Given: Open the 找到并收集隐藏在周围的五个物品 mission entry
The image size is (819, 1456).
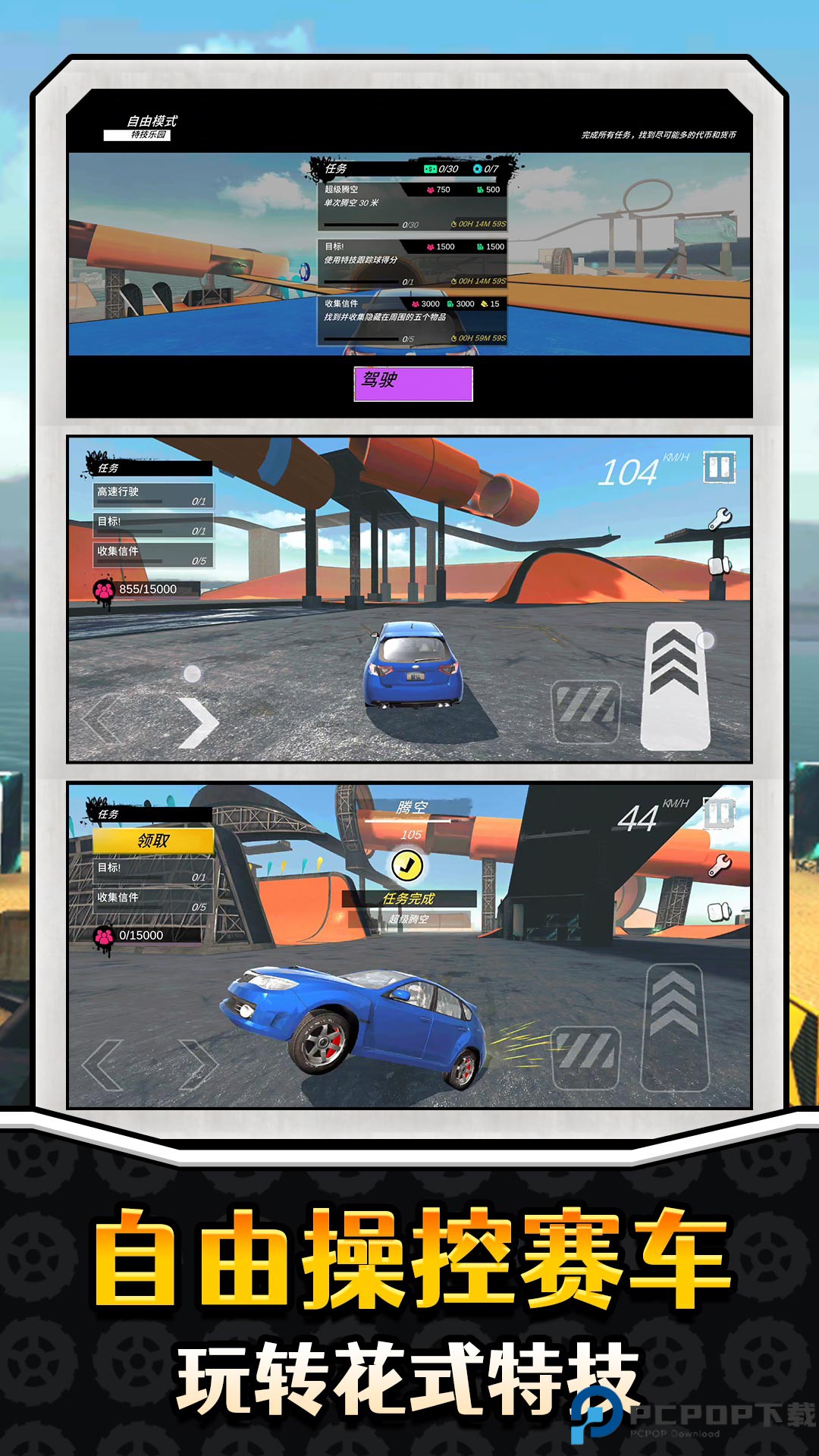Looking at the screenshot, I should [413, 320].
